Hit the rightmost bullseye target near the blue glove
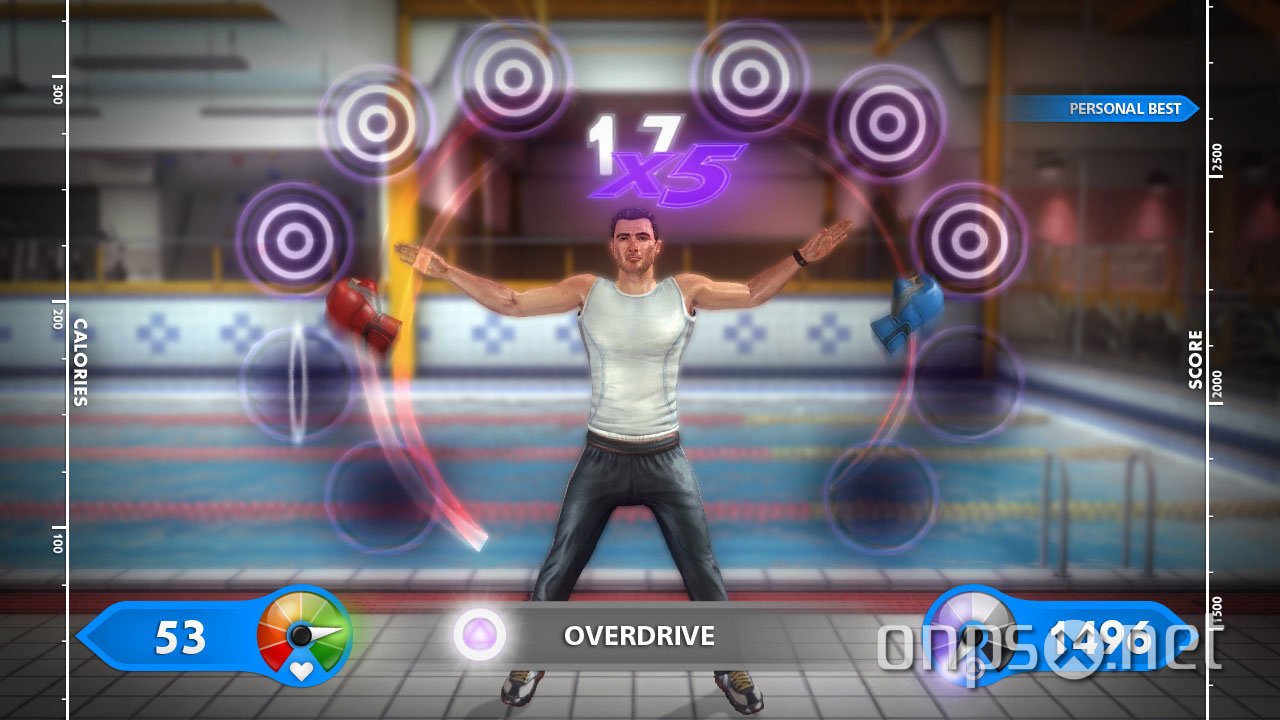Image resolution: width=1280 pixels, height=720 pixels. tap(966, 240)
